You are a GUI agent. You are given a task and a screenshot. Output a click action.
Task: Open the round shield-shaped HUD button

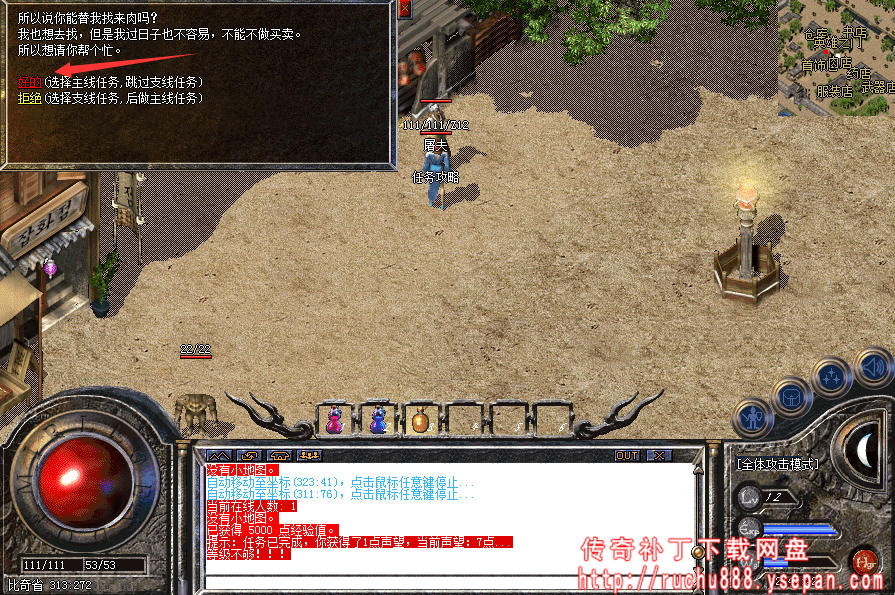792,395
